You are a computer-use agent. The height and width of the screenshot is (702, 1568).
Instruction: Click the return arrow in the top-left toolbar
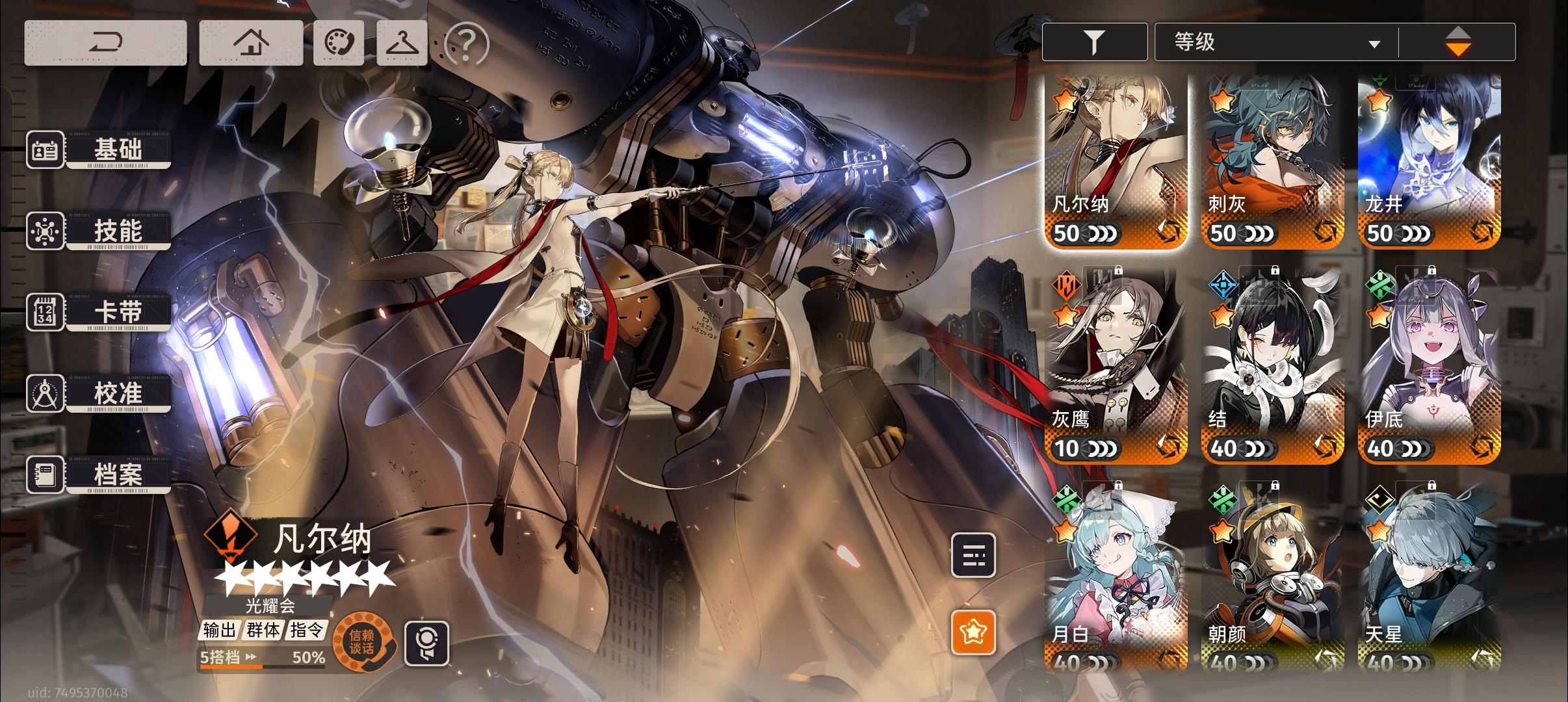click(107, 42)
